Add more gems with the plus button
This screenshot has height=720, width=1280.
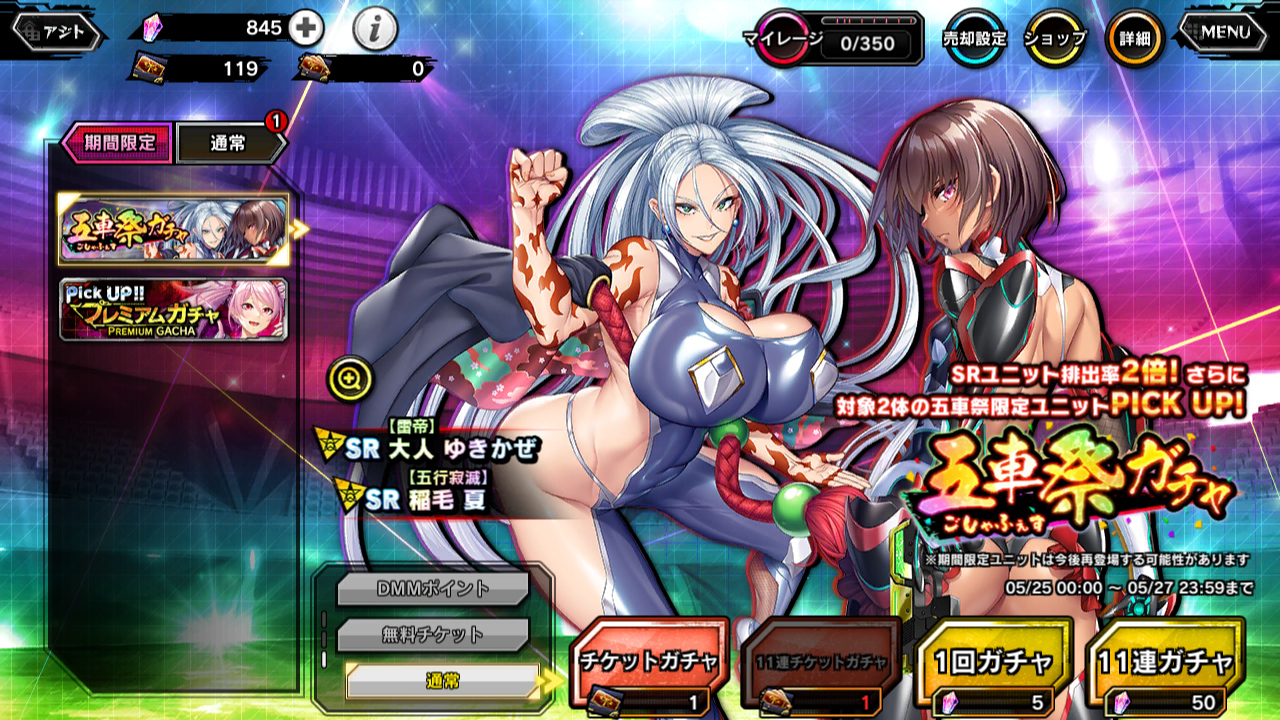tap(306, 29)
